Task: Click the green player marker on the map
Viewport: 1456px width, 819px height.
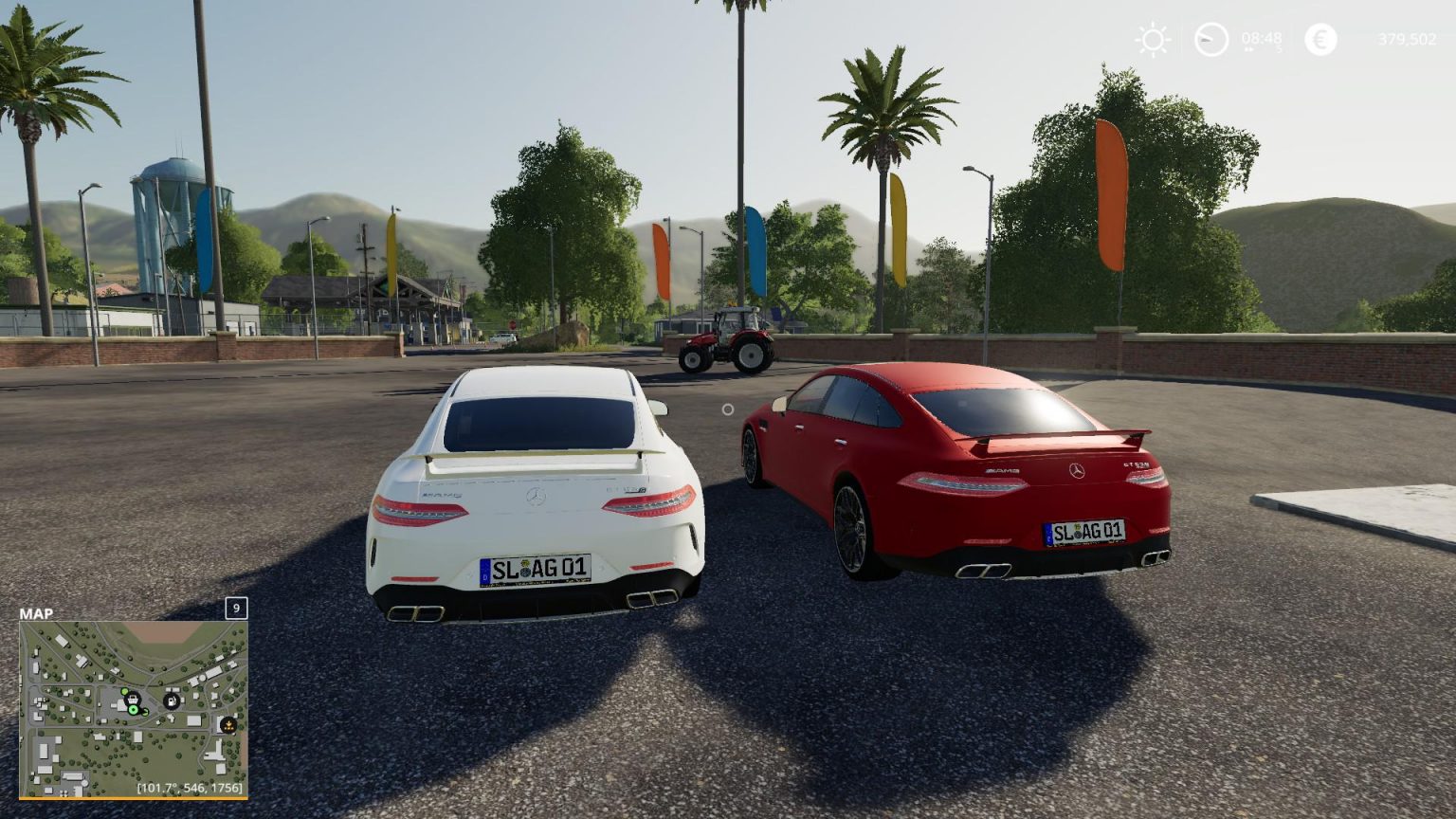Action: [134, 710]
